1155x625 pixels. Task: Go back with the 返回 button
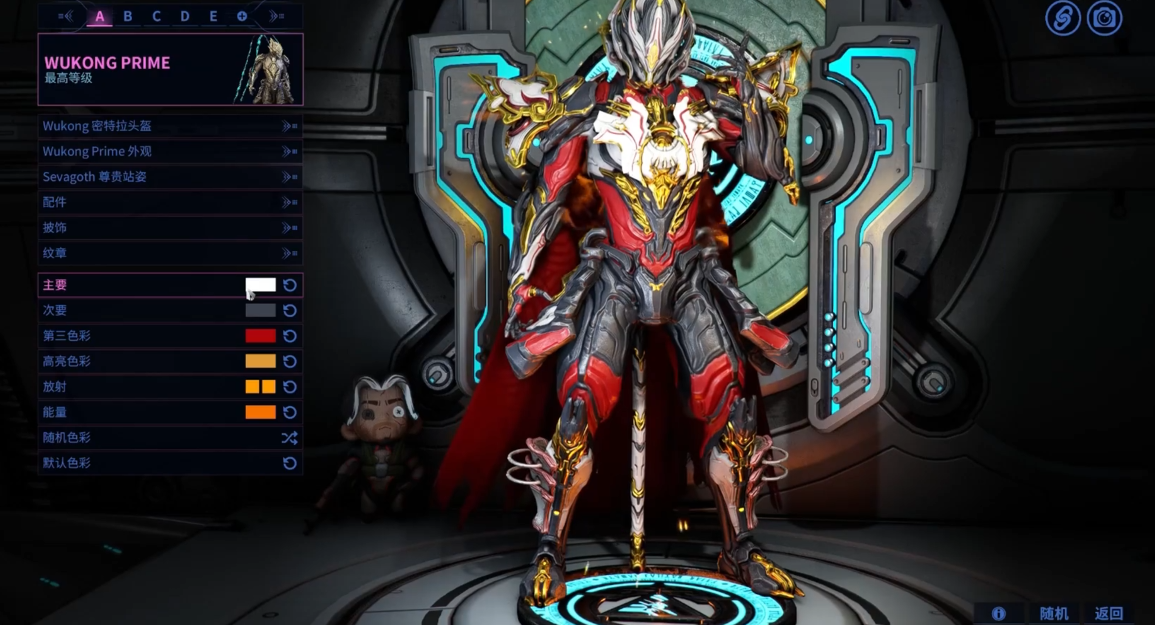point(1109,613)
